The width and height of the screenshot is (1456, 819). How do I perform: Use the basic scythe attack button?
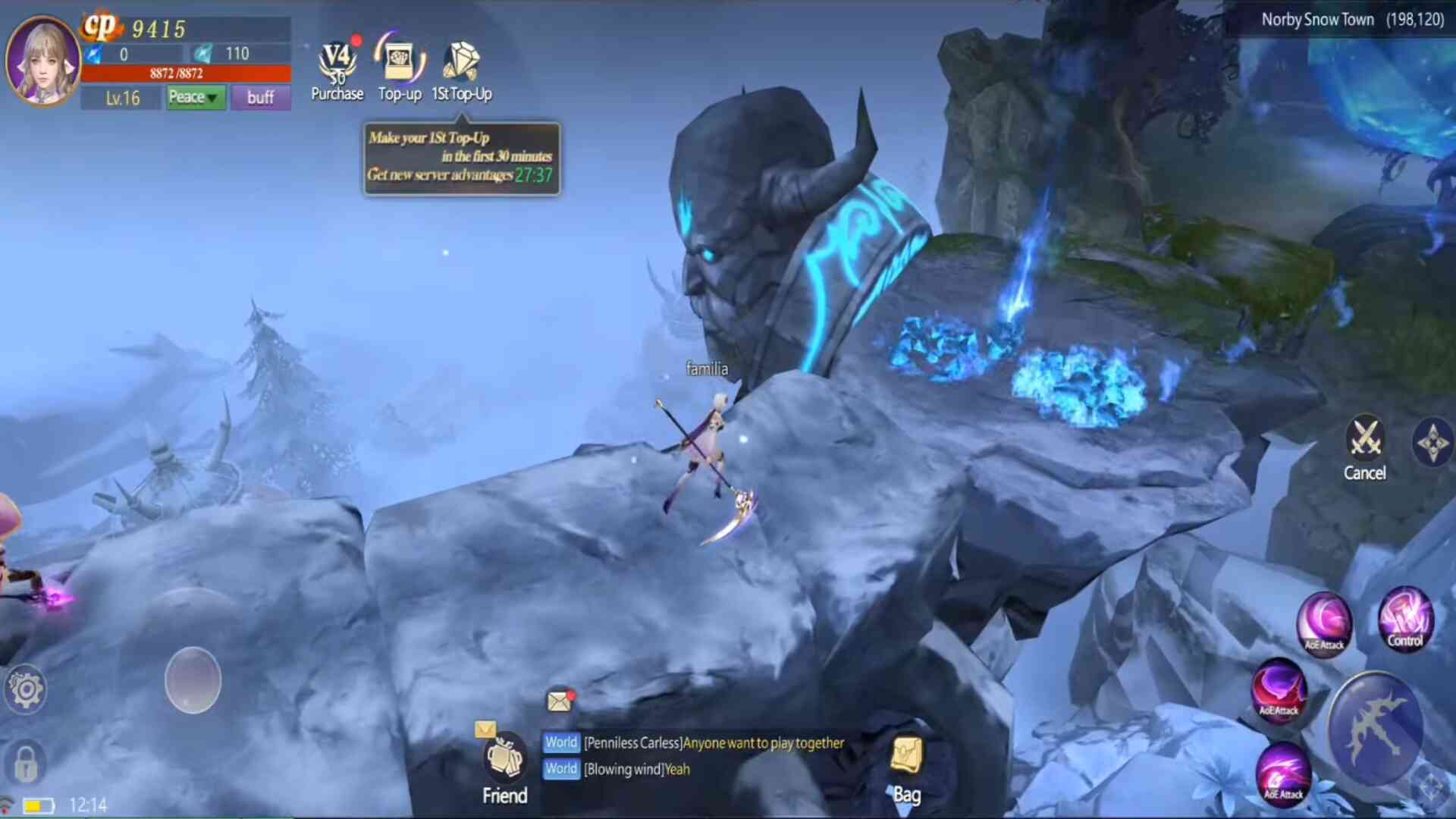(1374, 730)
